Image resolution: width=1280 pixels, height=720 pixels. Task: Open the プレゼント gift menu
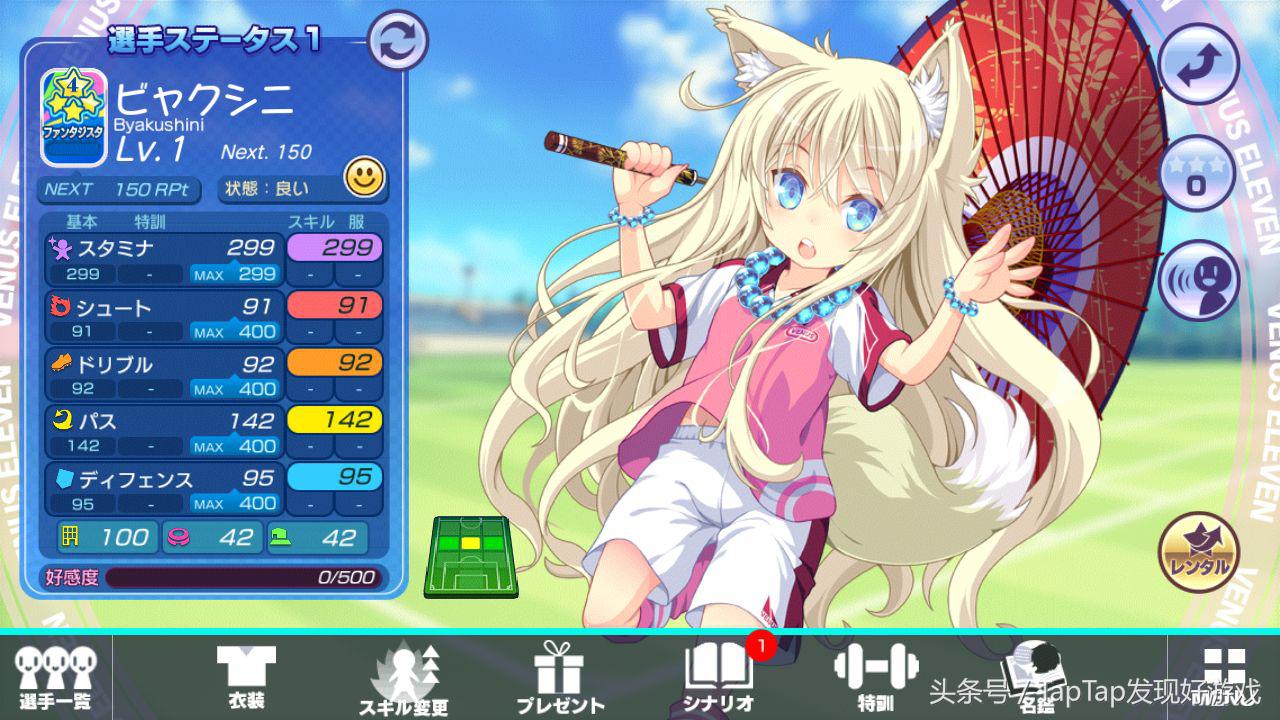coord(559,678)
